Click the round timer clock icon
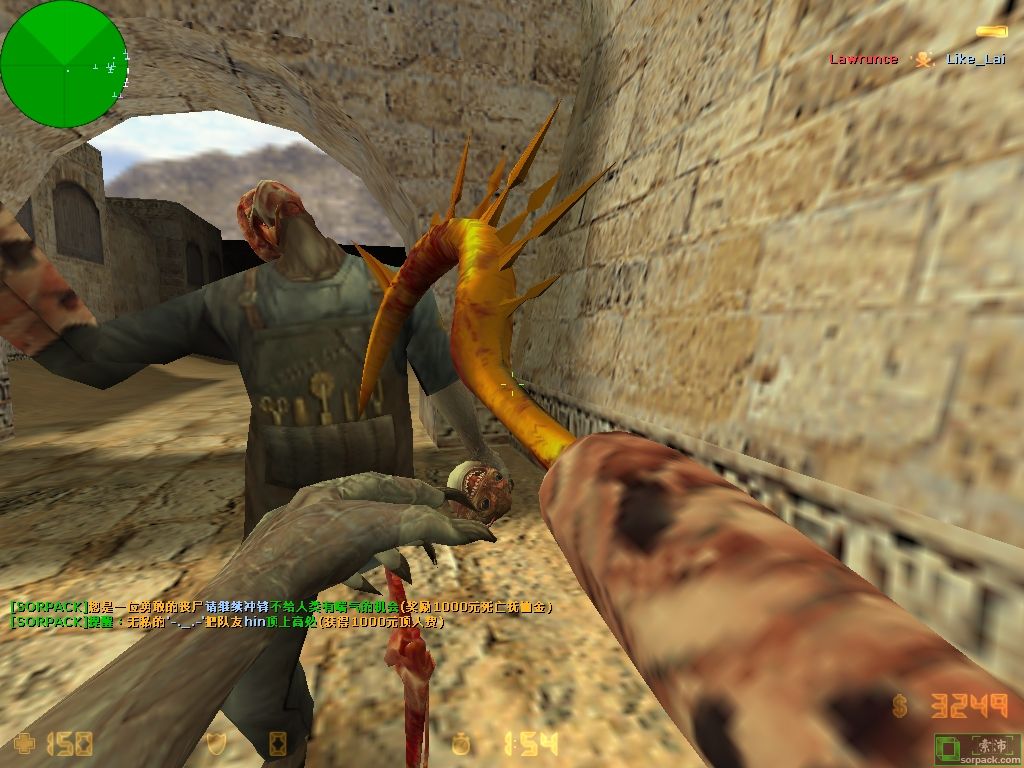This screenshot has height=768, width=1024. click(x=461, y=742)
